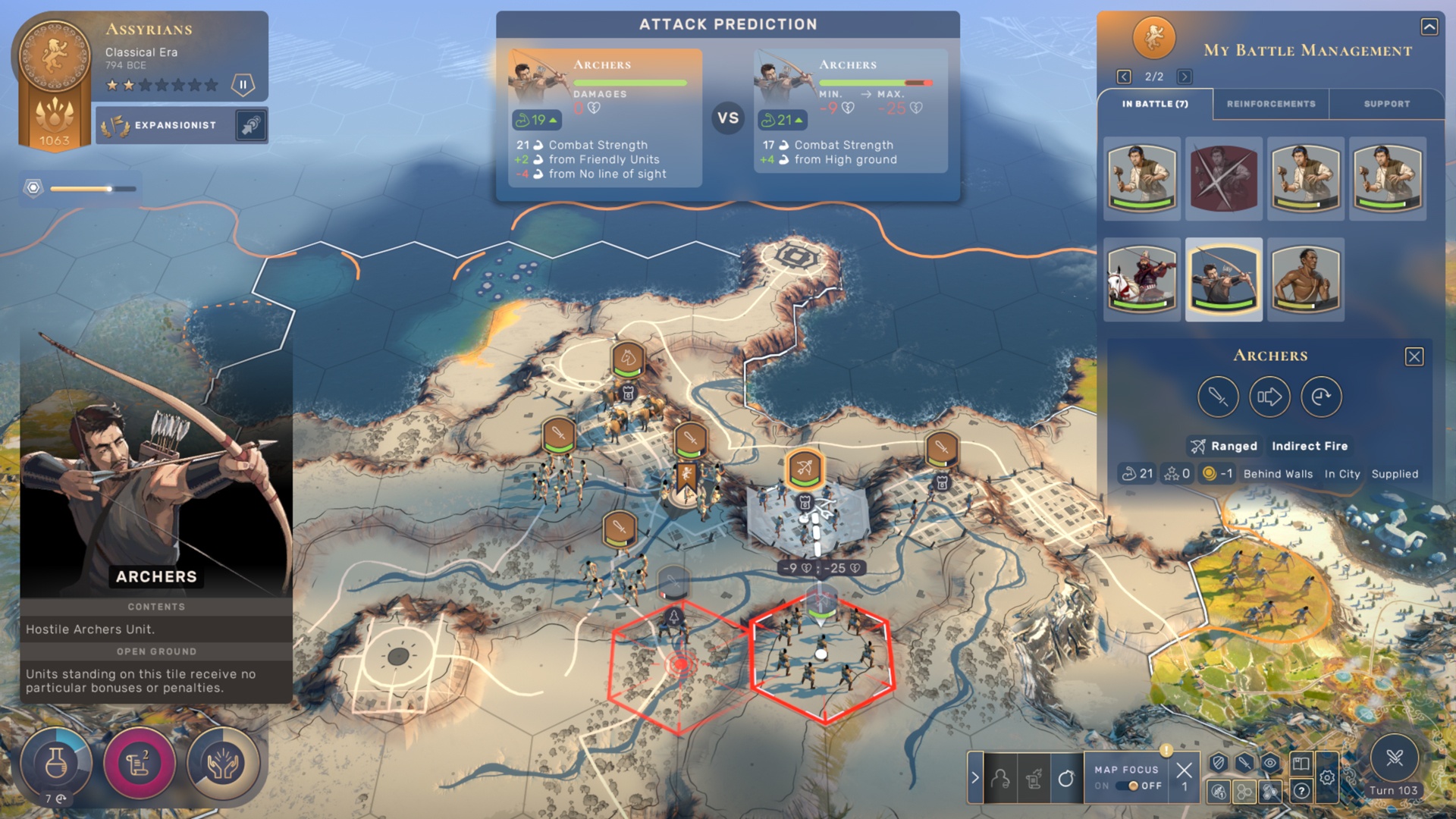The image size is (1456, 819).
Task: Select the horseman unit thumbnail in battle
Action: tap(1141, 278)
